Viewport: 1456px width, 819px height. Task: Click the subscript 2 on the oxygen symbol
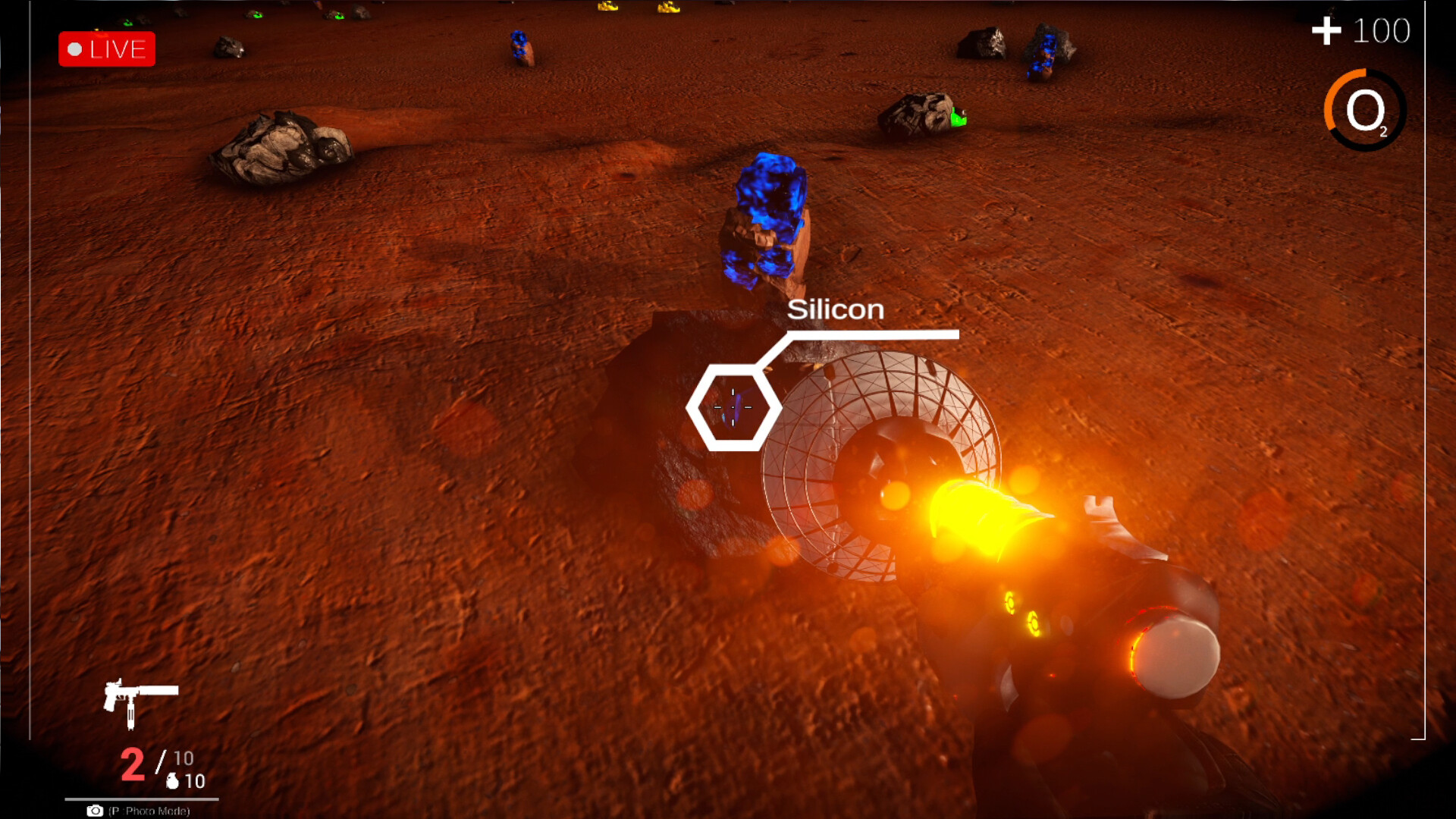pyautogui.click(x=1385, y=130)
